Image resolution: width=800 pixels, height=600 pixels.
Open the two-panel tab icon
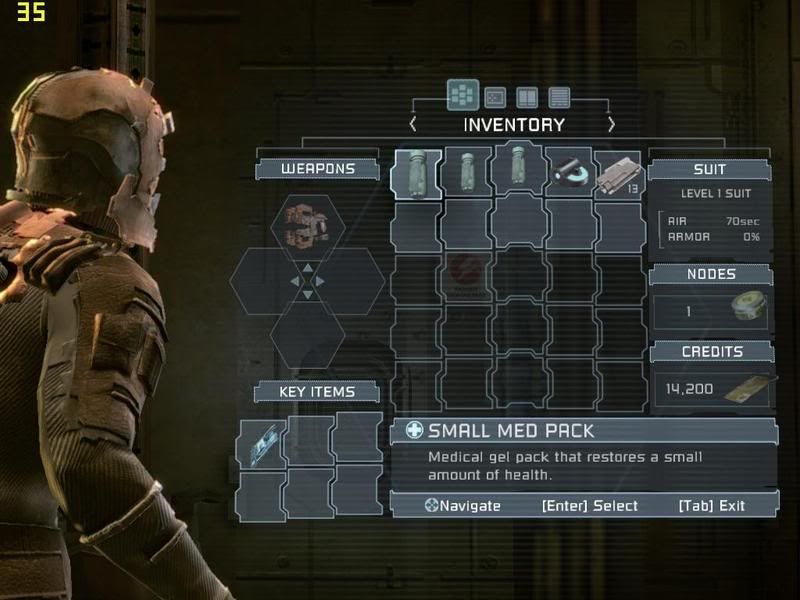tap(527, 97)
